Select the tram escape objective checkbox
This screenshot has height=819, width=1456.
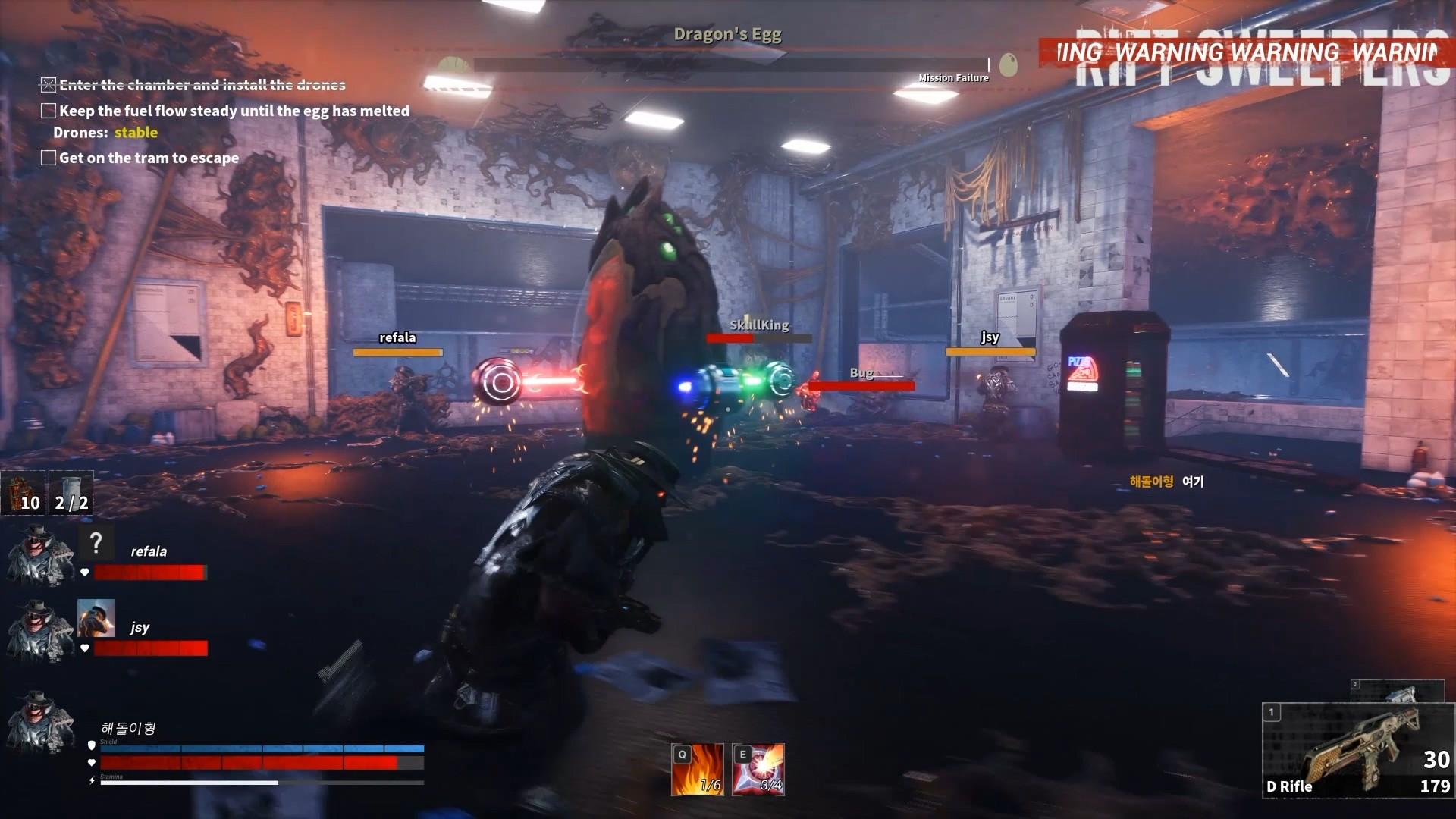[49, 158]
